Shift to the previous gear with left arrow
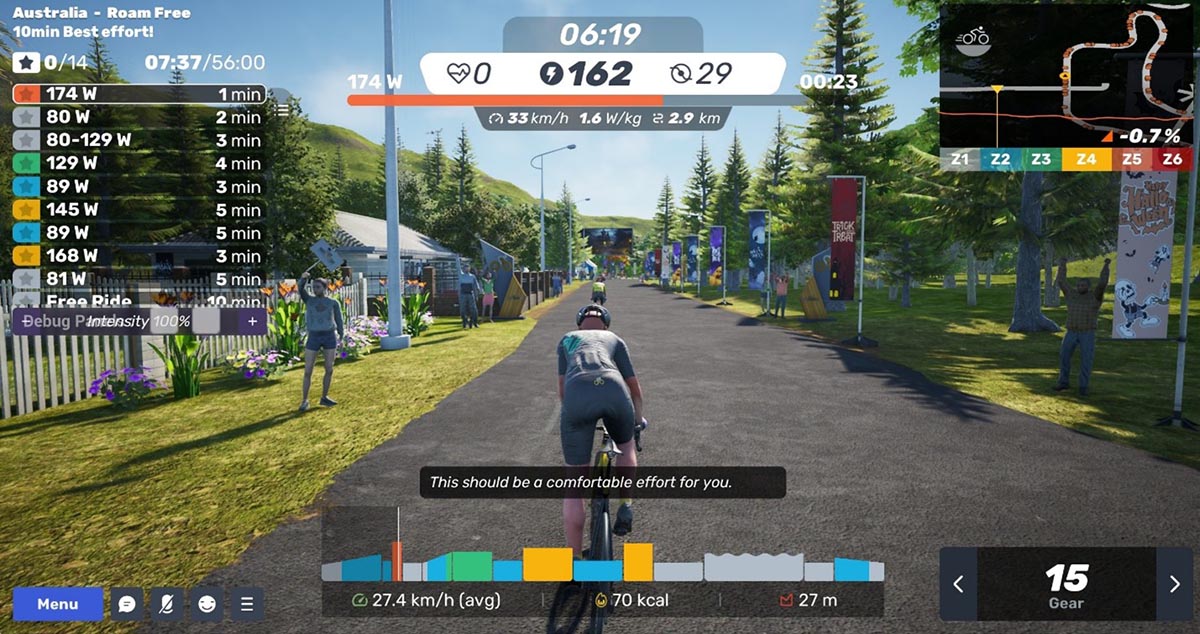Viewport: 1200px width, 634px height. tap(959, 584)
